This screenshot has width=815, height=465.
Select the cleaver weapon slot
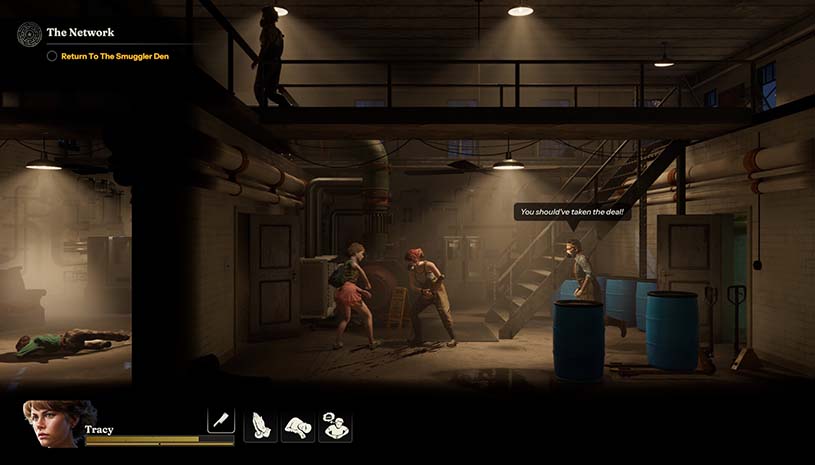pyautogui.click(x=221, y=420)
